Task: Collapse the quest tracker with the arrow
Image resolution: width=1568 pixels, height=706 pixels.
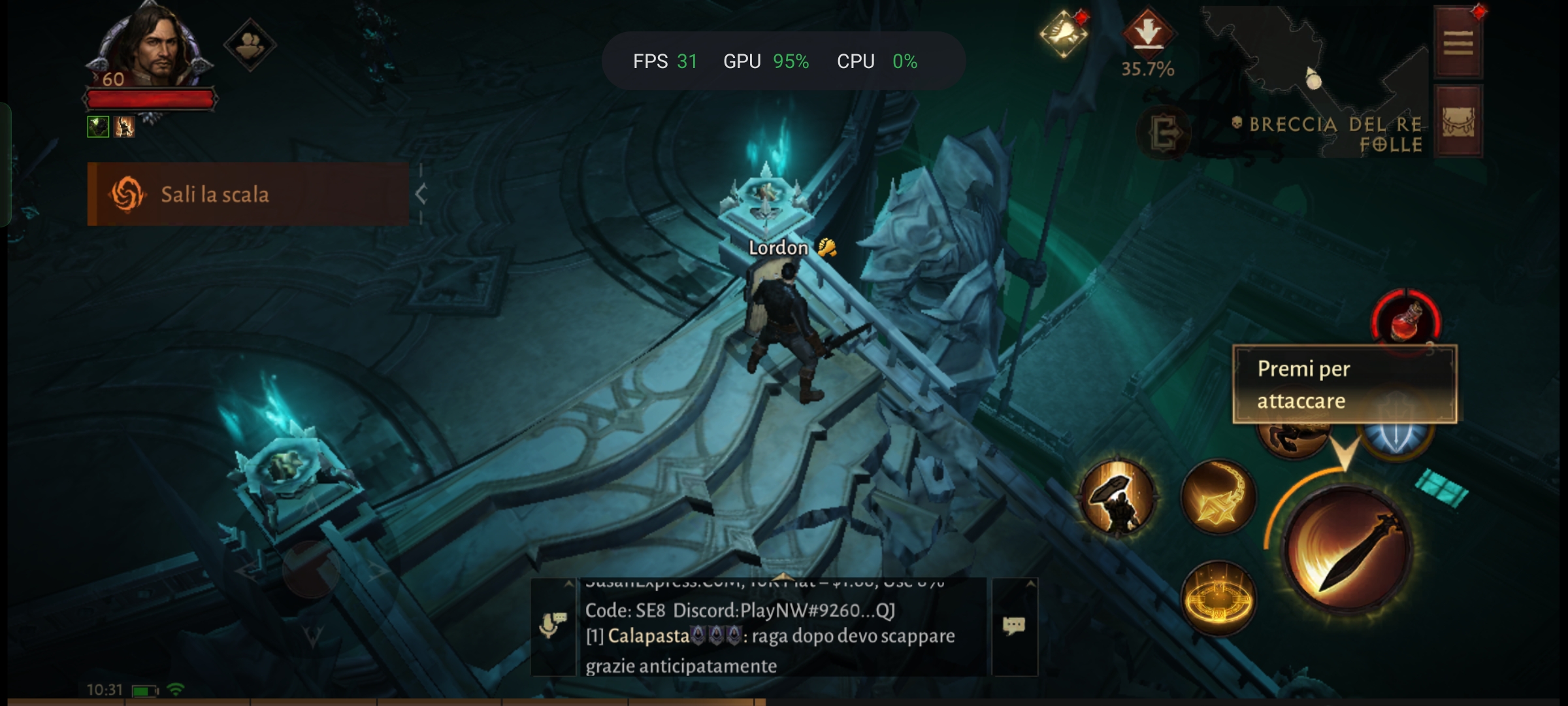Action: pos(421,194)
